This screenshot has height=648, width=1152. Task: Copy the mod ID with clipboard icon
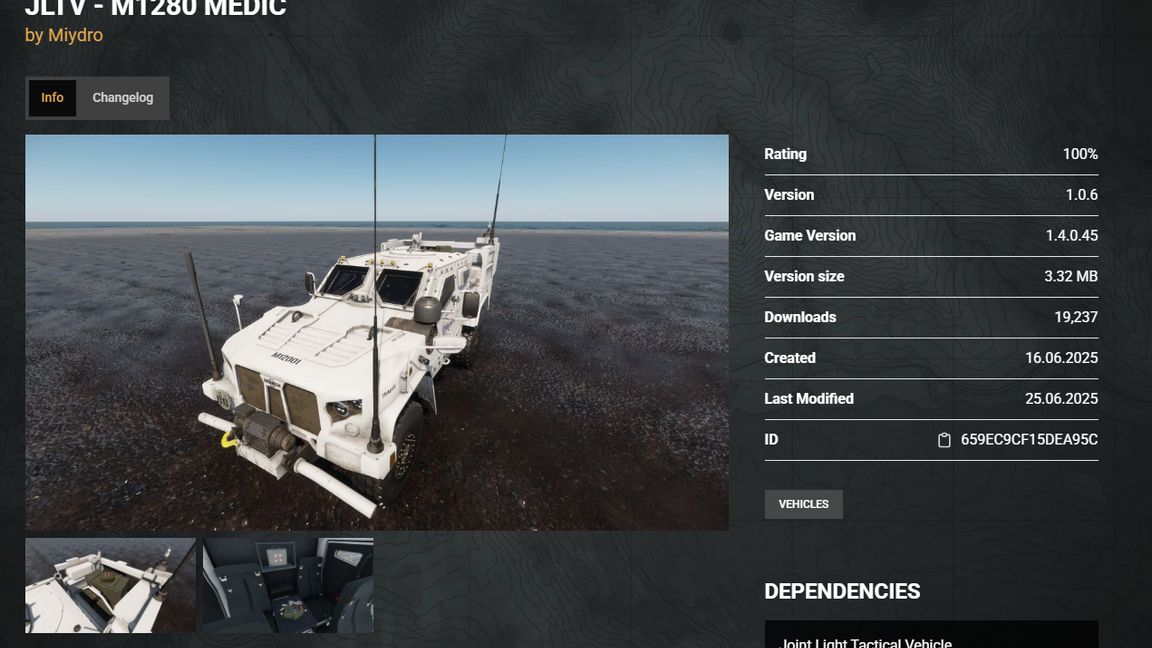click(x=943, y=440)
